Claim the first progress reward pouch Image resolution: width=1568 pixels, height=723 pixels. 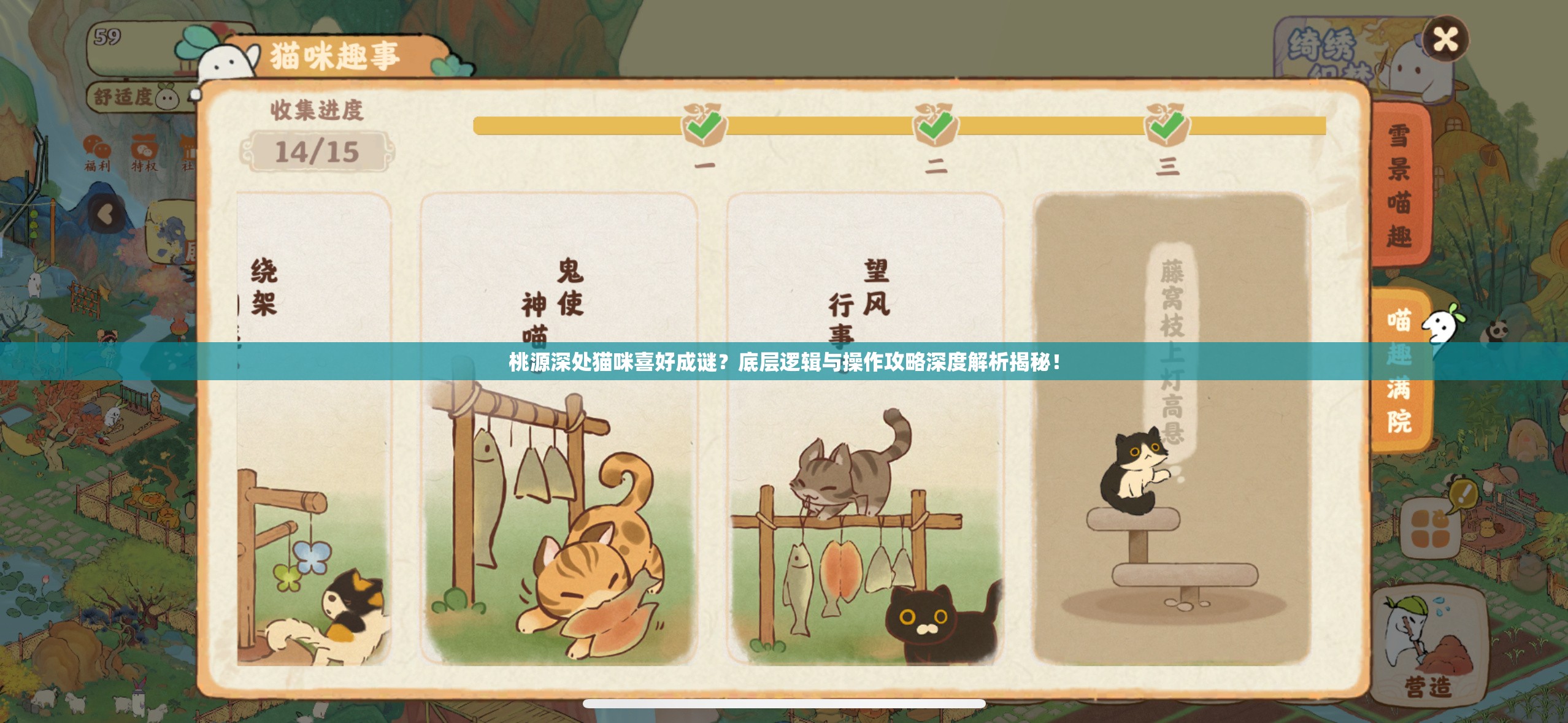(x=704, y=125)
